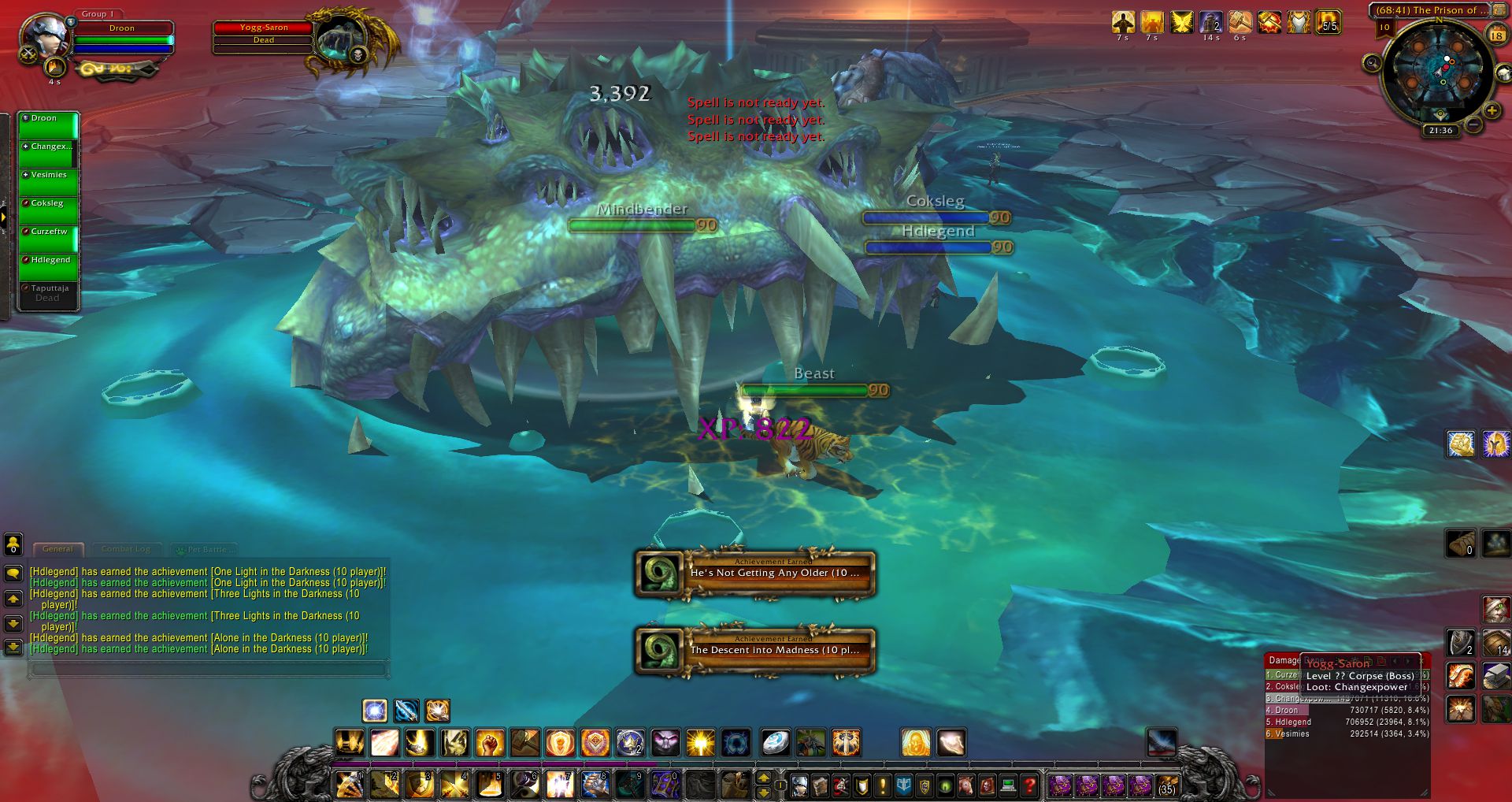This screenshot has height=802, width=1512.
Task: Open the calendar button showing 18
Action: pos(1496,35)
